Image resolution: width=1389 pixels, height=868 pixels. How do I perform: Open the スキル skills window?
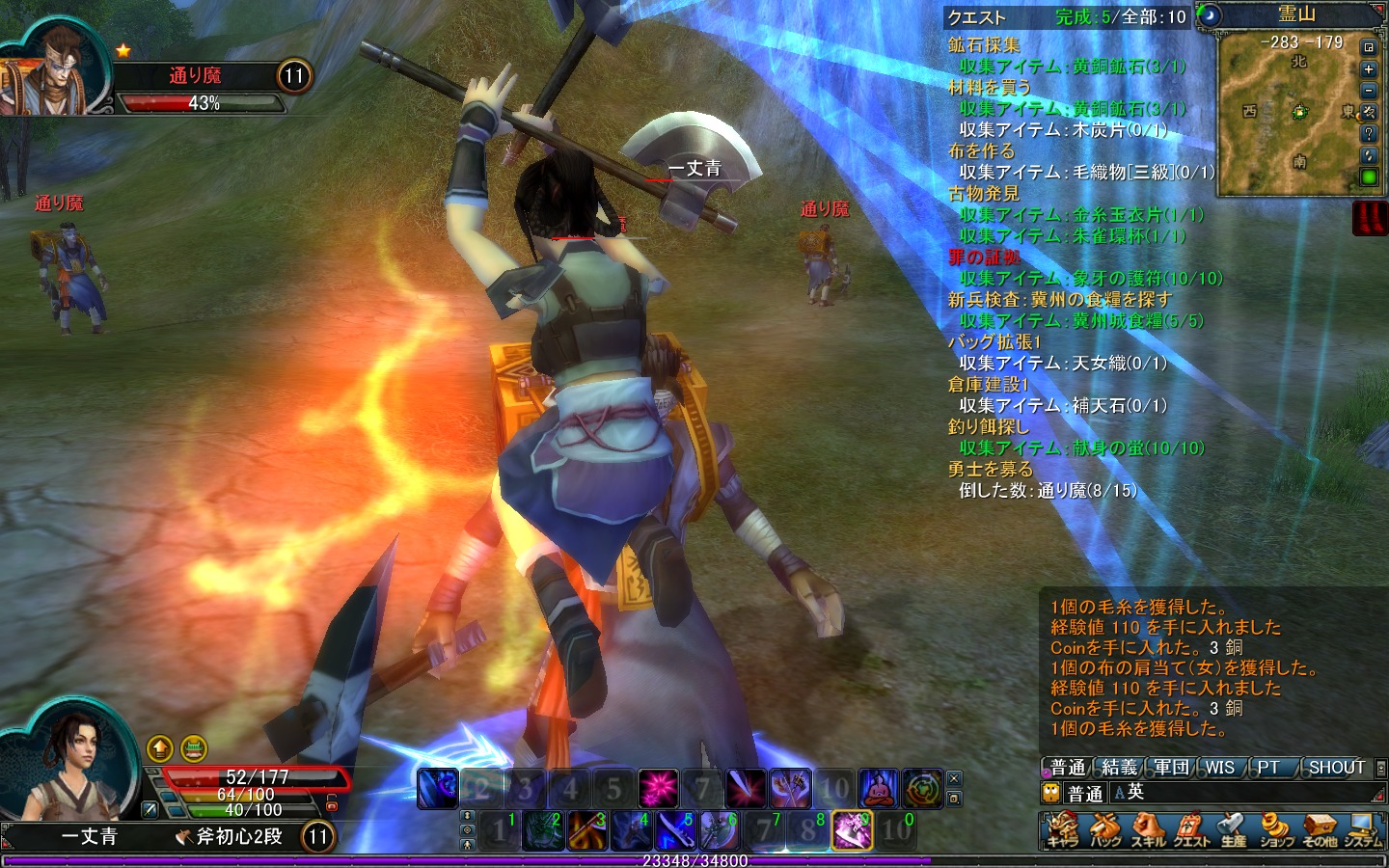(1148, 829)
